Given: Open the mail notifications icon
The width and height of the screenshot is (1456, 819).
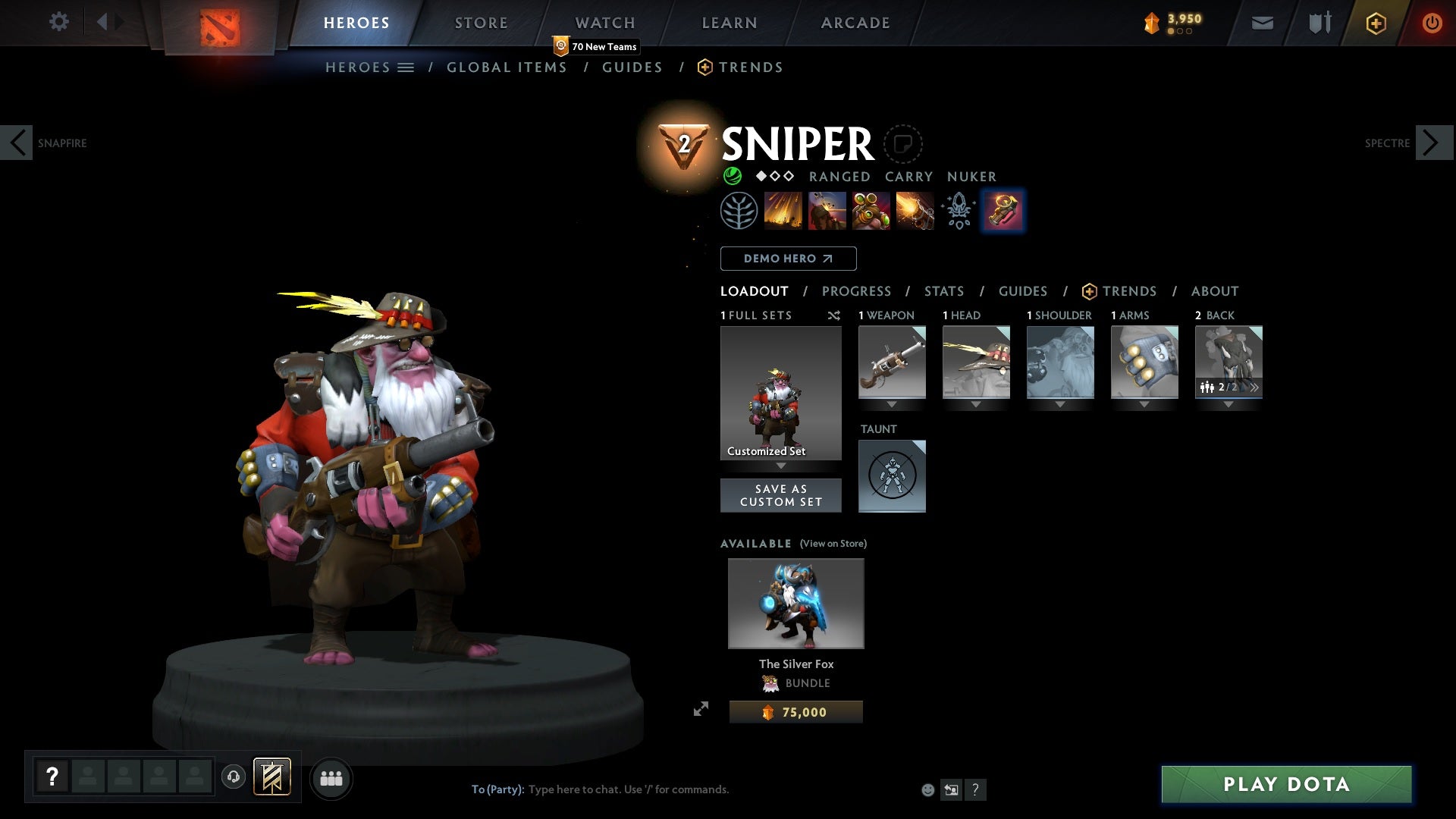Looking at the screenshot, I should click(1263, 23).
